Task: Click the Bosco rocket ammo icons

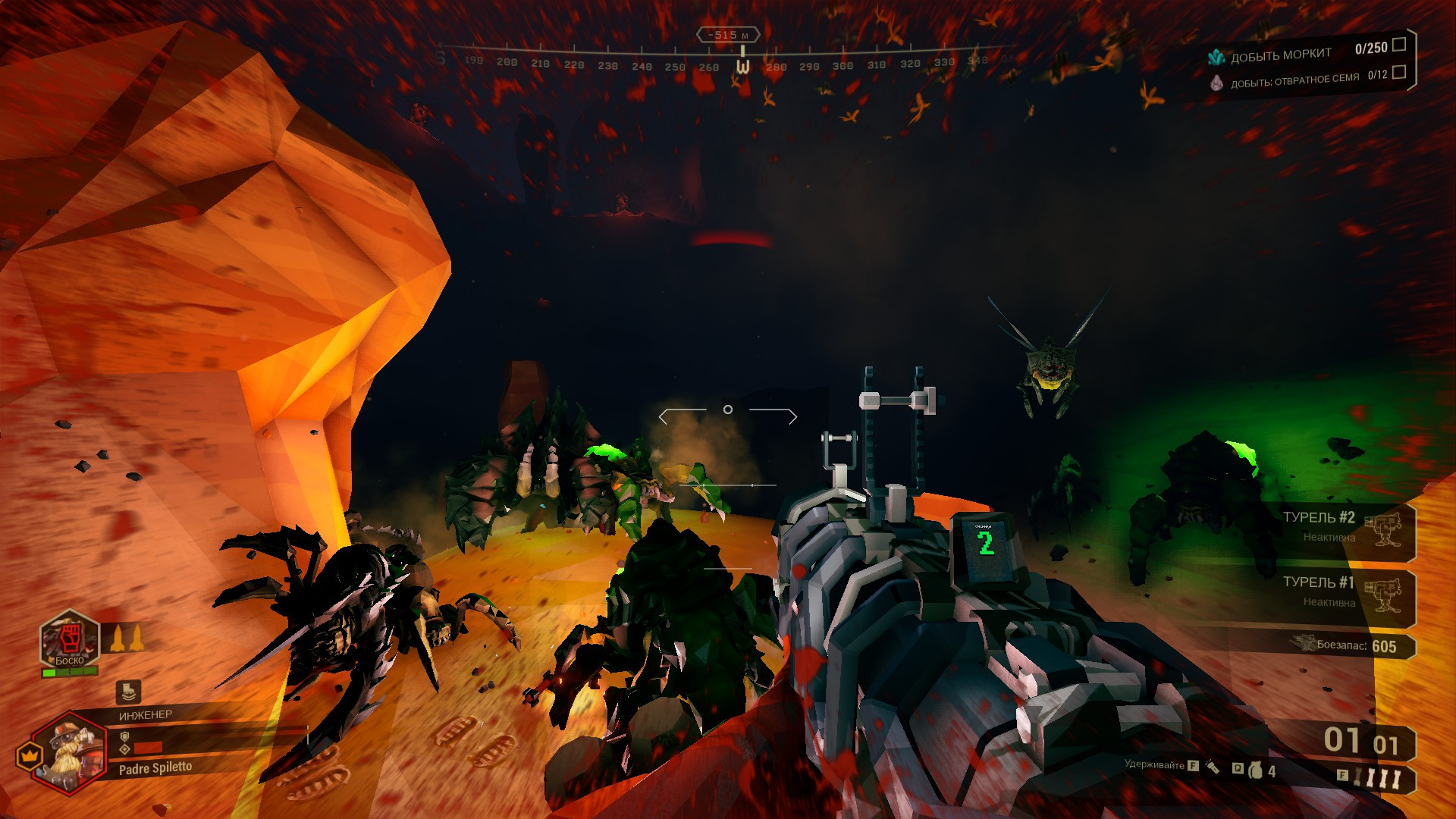Action: click(127, 638)
